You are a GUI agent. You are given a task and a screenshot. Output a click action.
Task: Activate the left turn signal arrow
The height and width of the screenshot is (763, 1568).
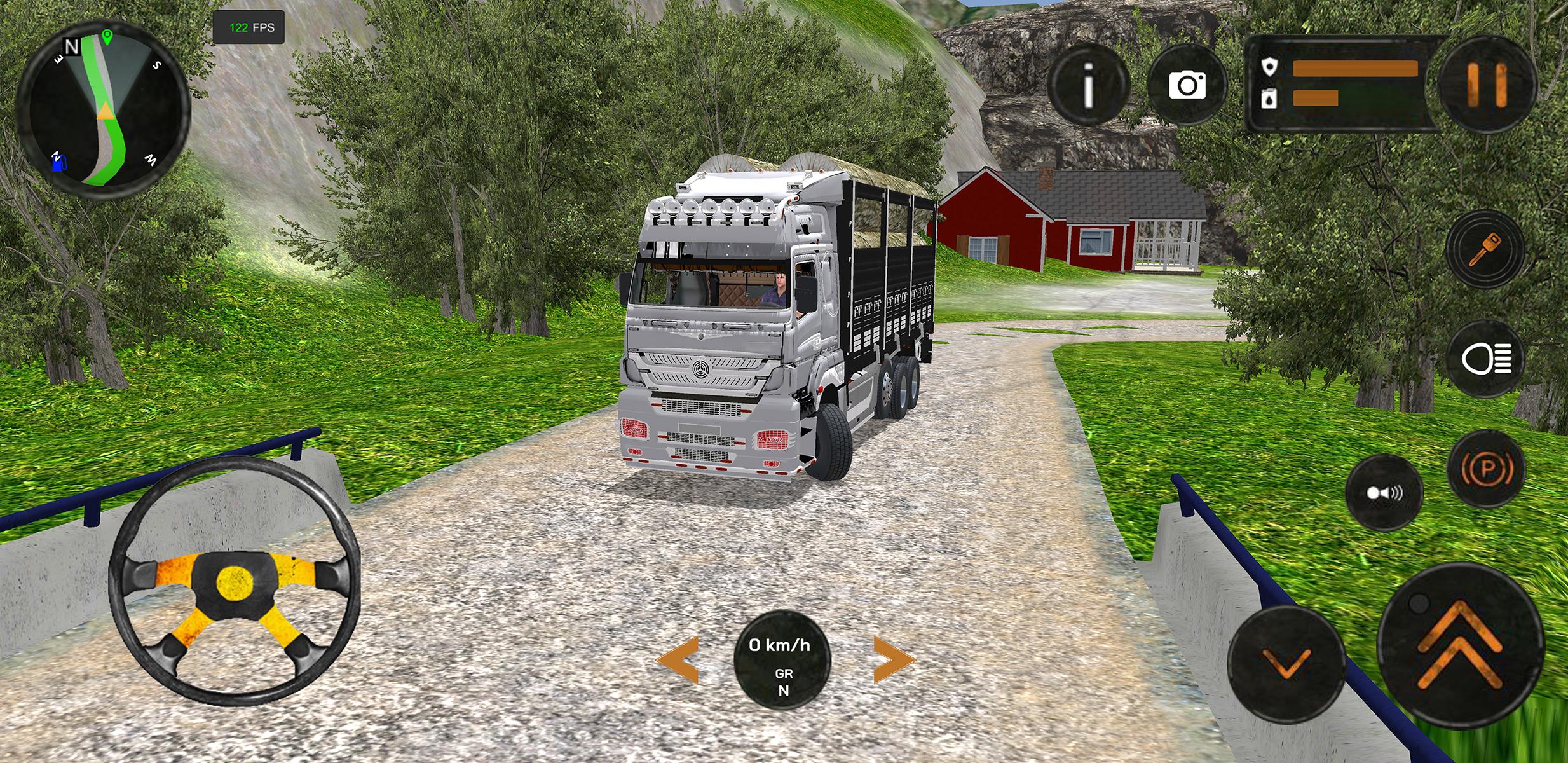678,660
